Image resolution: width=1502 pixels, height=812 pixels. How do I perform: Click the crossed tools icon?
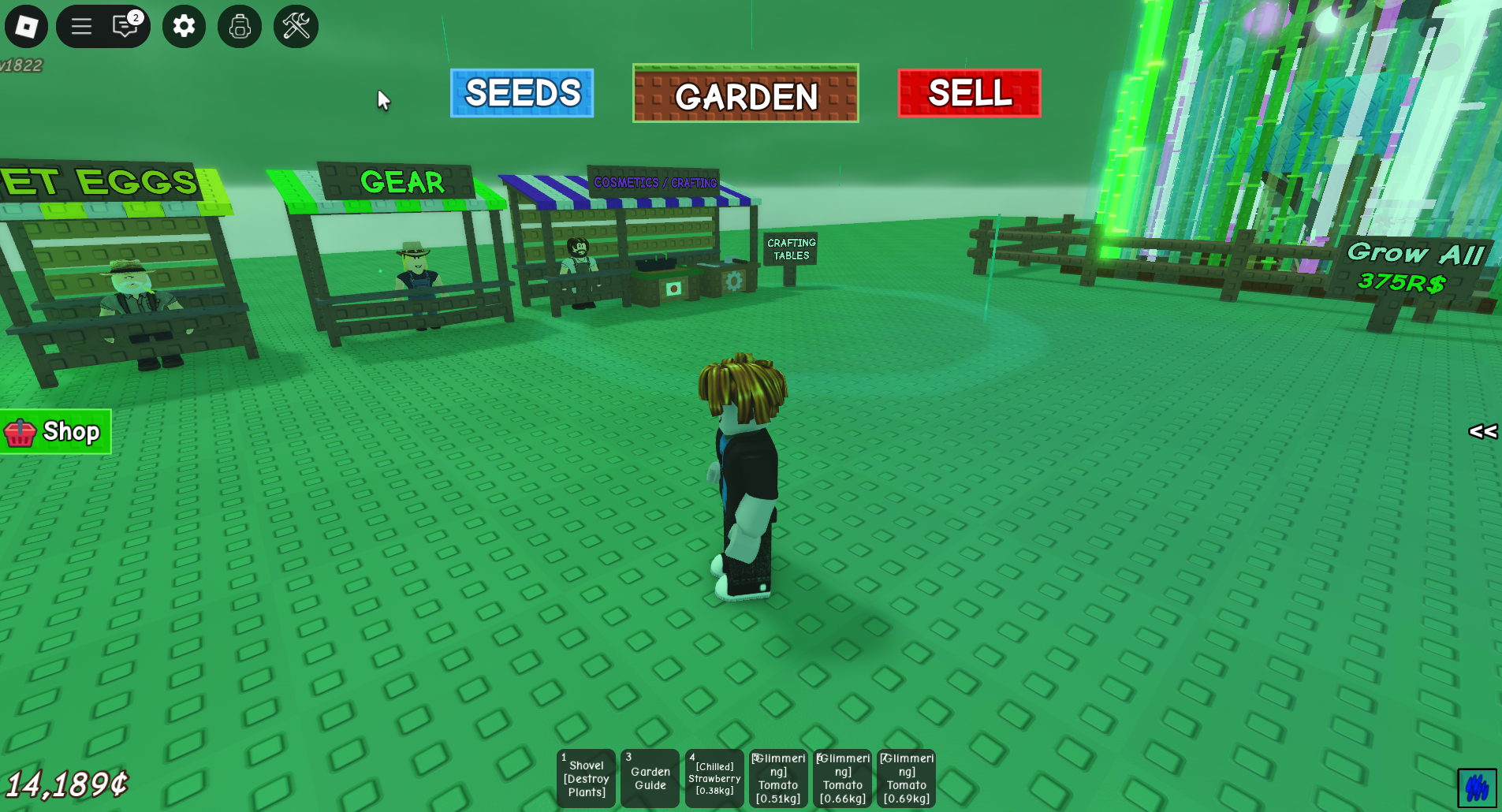pos(296,27)
